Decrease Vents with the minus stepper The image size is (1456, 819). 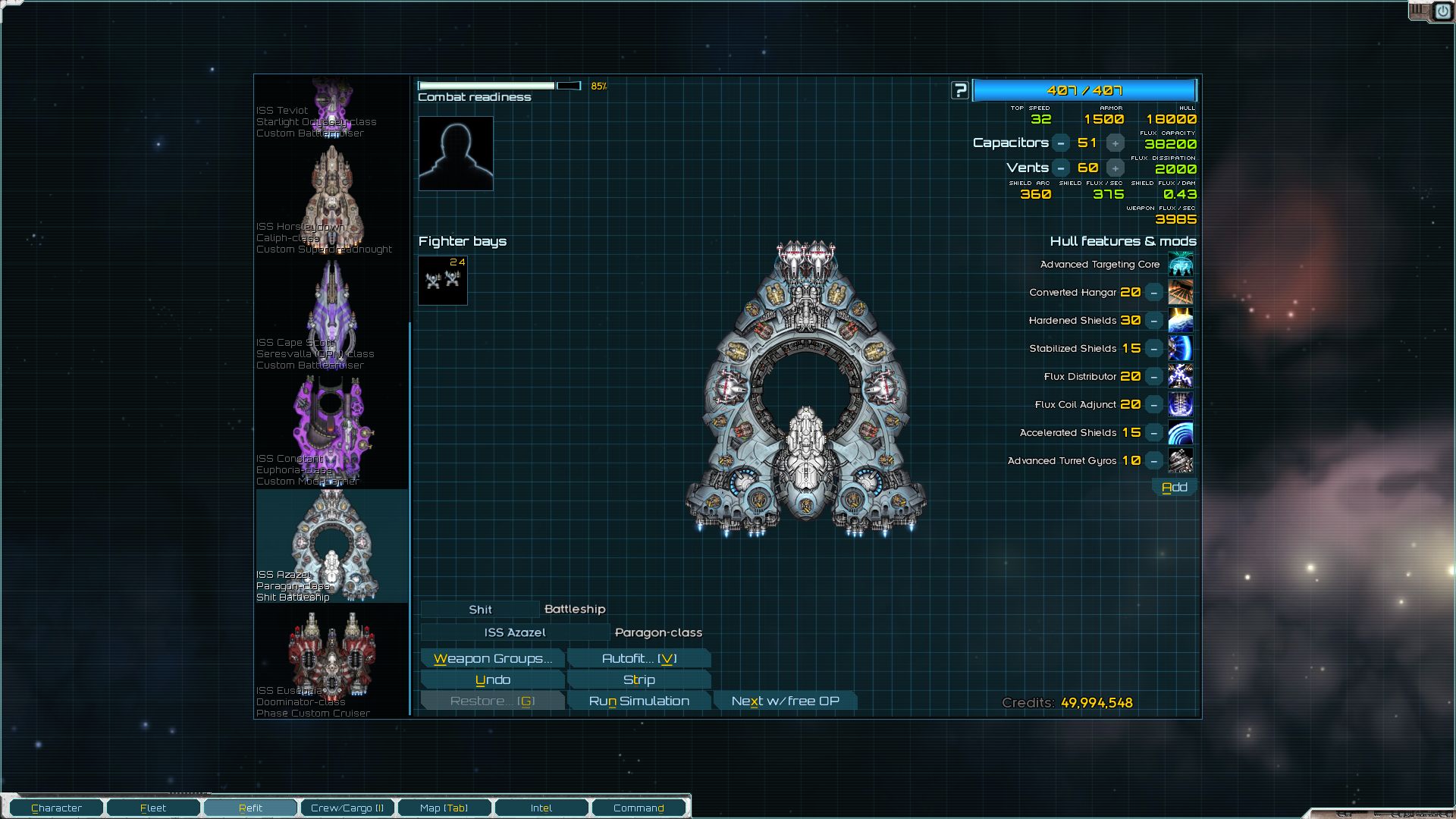tap(1061, 167)
